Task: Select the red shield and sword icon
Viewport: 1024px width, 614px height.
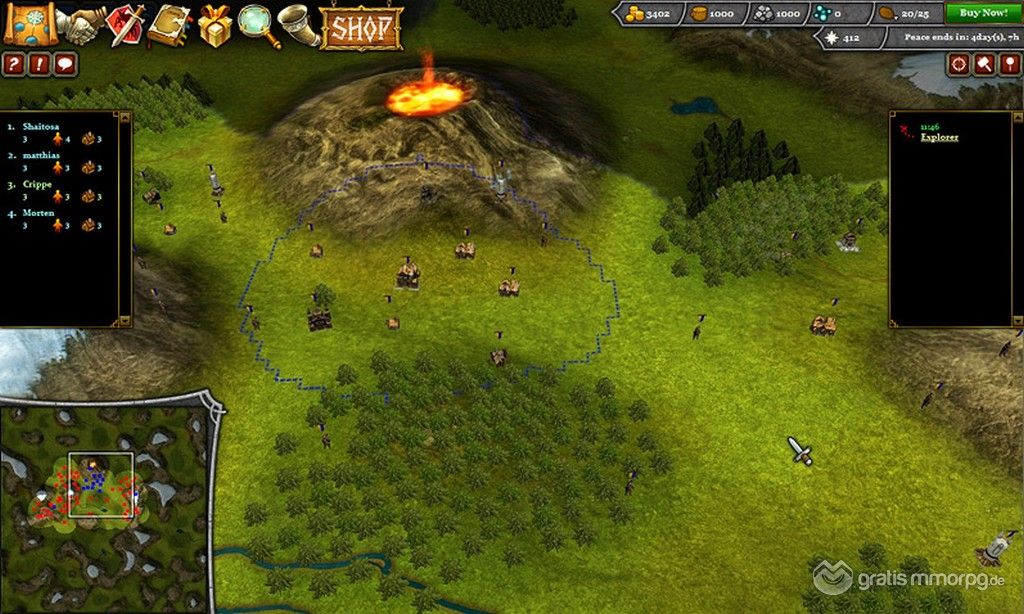Action: (x=126, y=25)
